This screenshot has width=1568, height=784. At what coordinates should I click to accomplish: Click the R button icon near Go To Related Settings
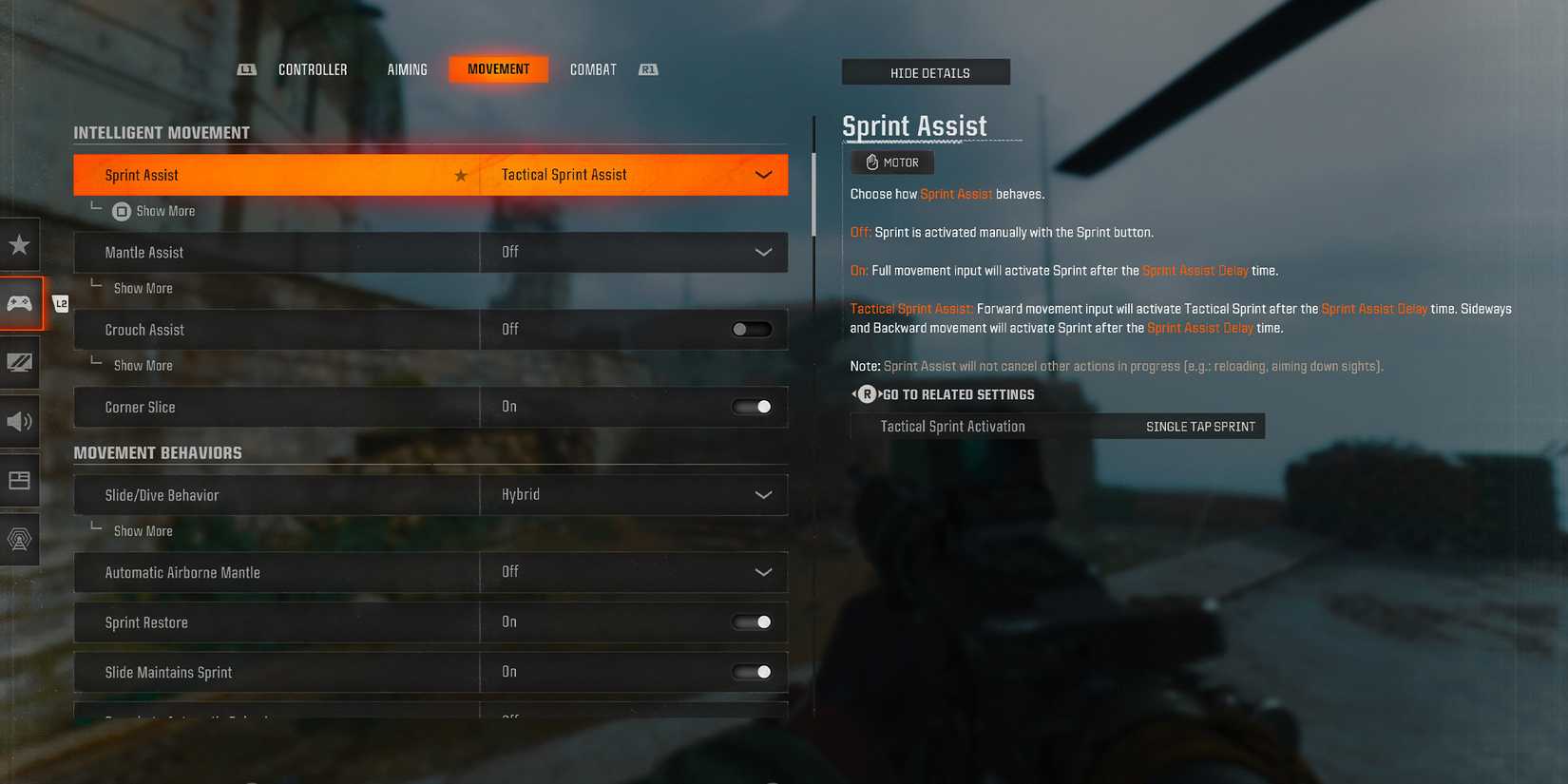click(x=866, y=393)
